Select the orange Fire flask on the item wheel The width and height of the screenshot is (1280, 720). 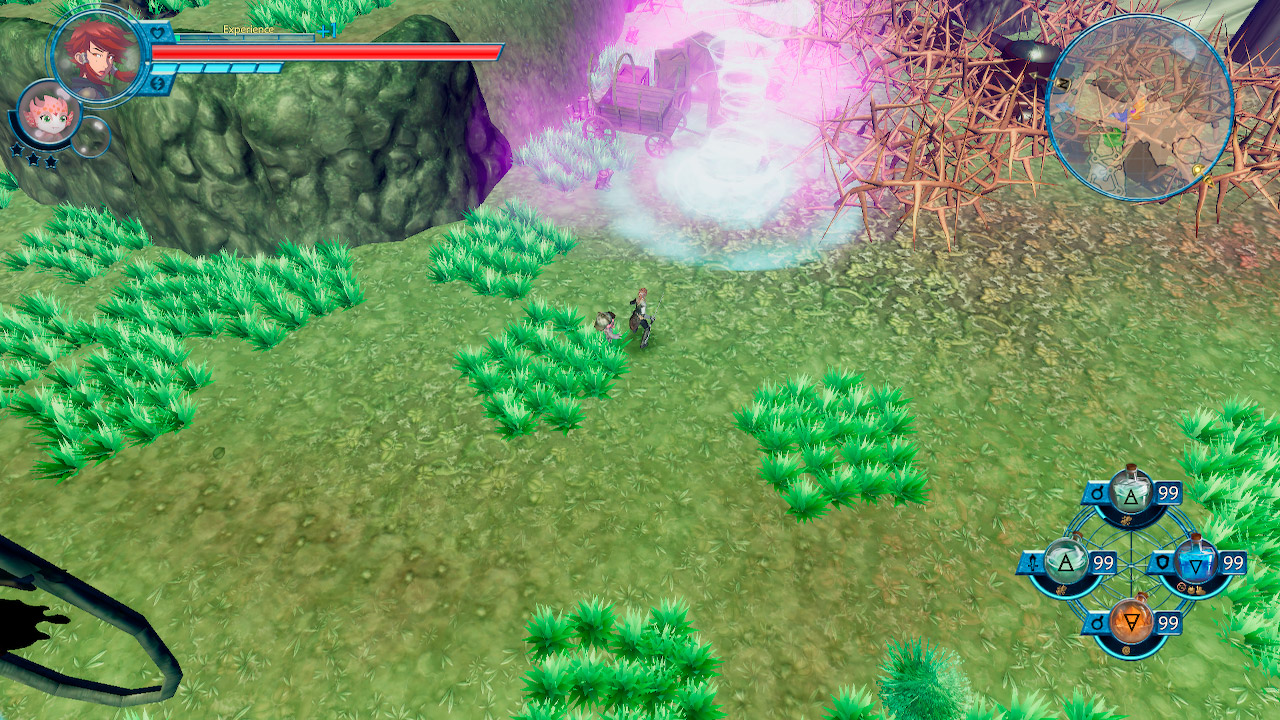[1131, 619]
